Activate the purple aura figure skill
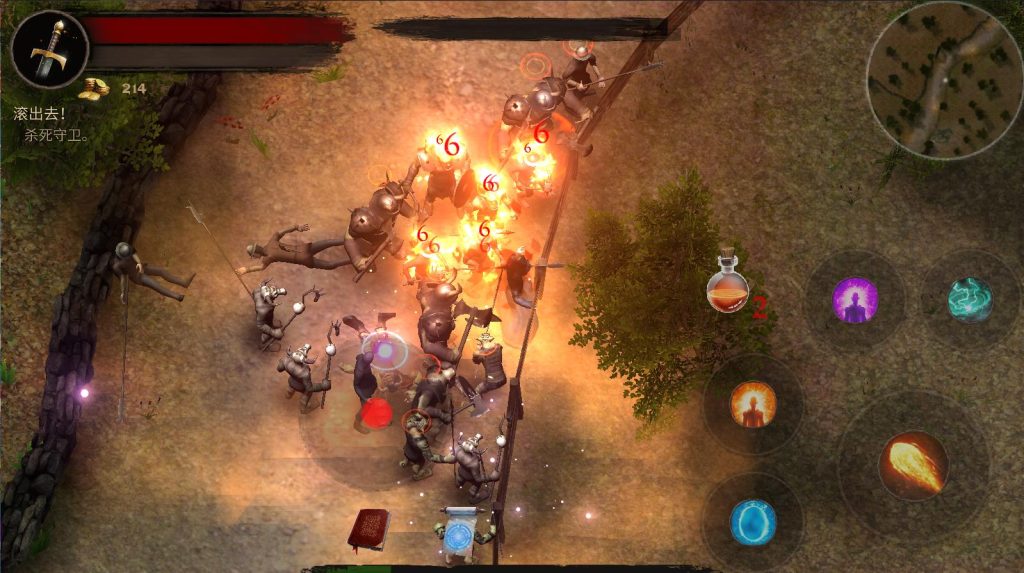1024x573 pixels. [855, 300]
